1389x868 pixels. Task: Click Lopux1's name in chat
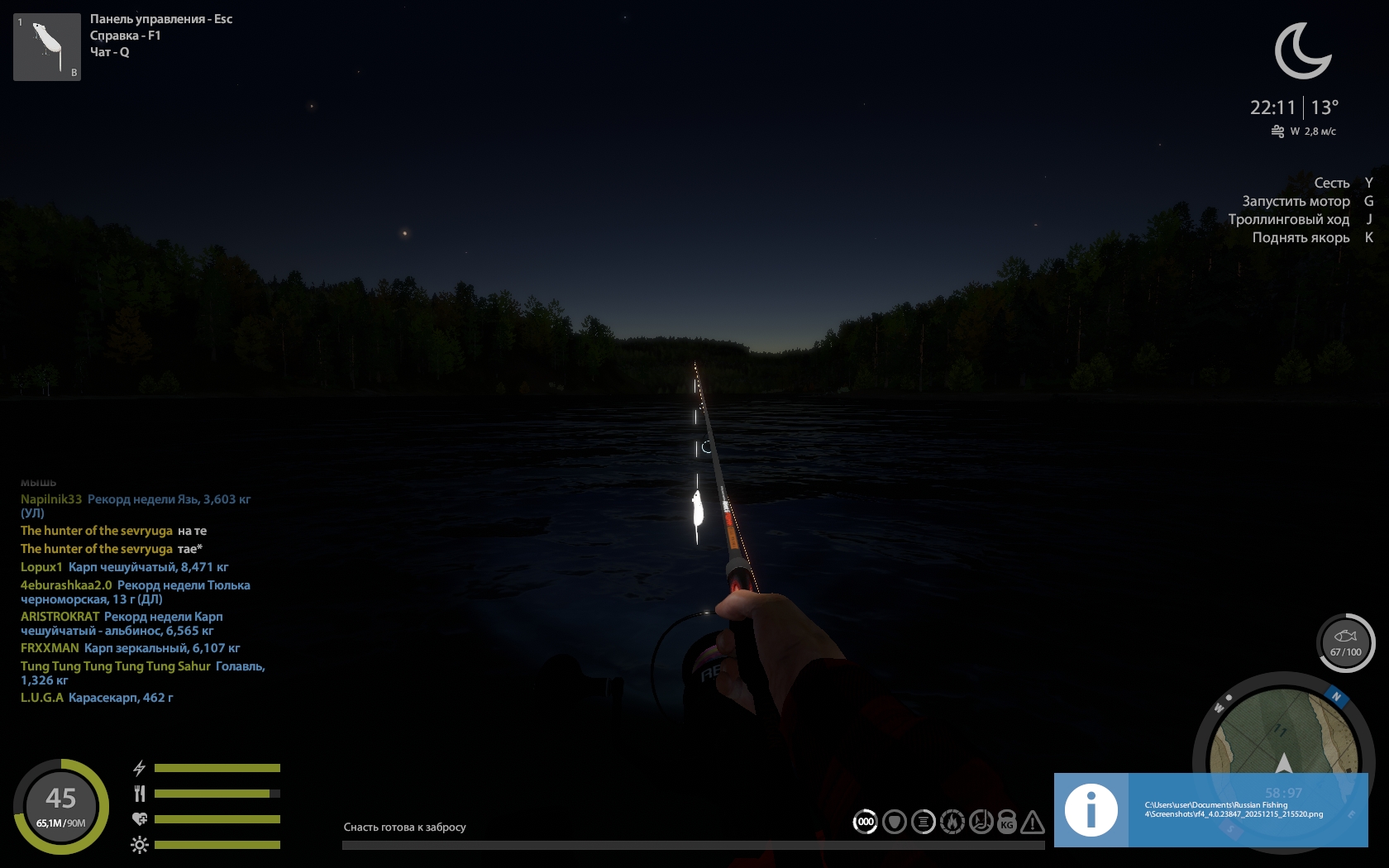click(x=41, y=567)
